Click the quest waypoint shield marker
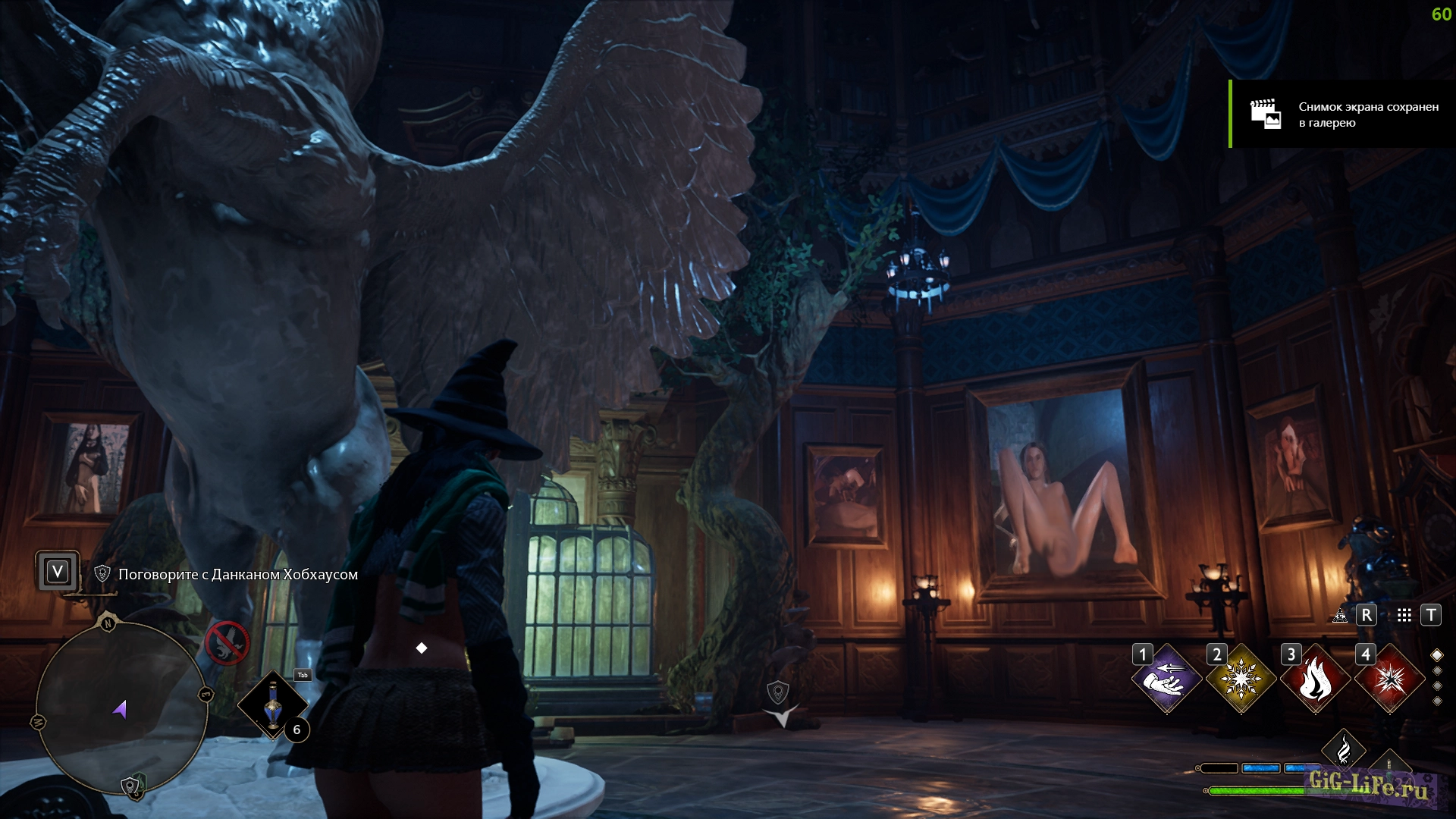This screenshot has height=819, width=1456. (778, 692)
